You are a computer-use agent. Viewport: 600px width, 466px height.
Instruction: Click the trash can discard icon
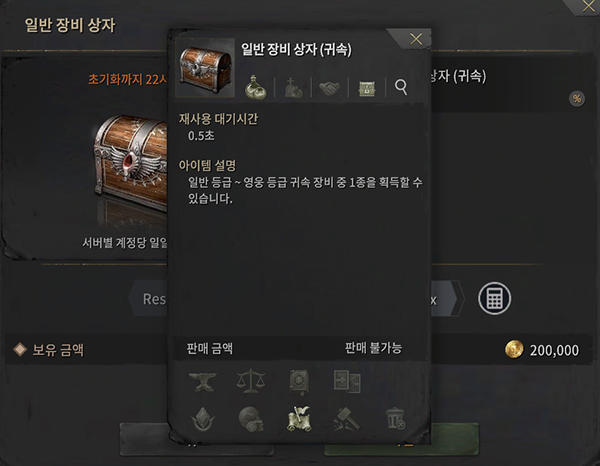pyautogui.click(x=395, y=417)
